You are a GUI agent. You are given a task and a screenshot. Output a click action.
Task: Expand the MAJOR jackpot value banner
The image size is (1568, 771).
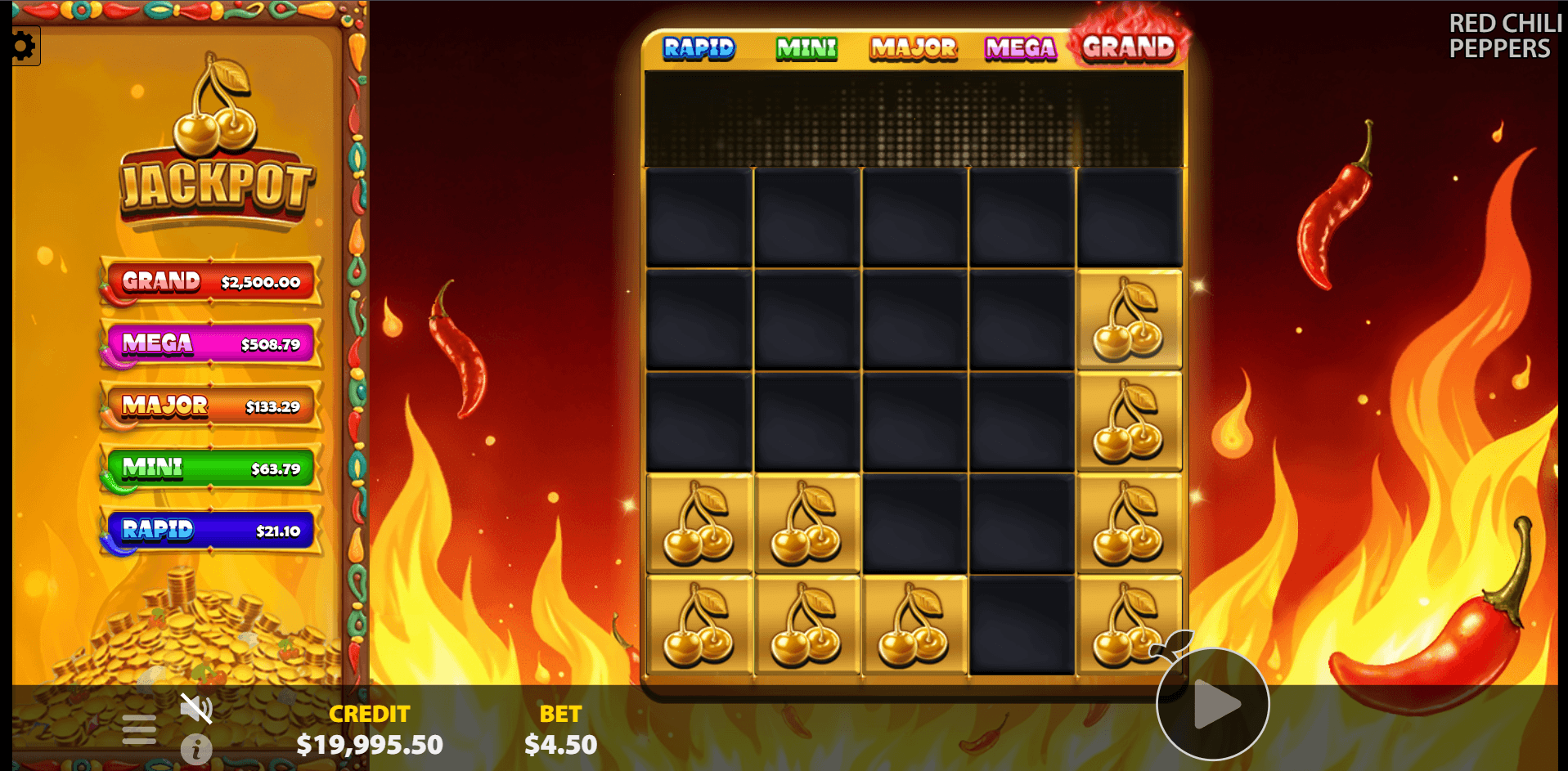pos(209,406)
